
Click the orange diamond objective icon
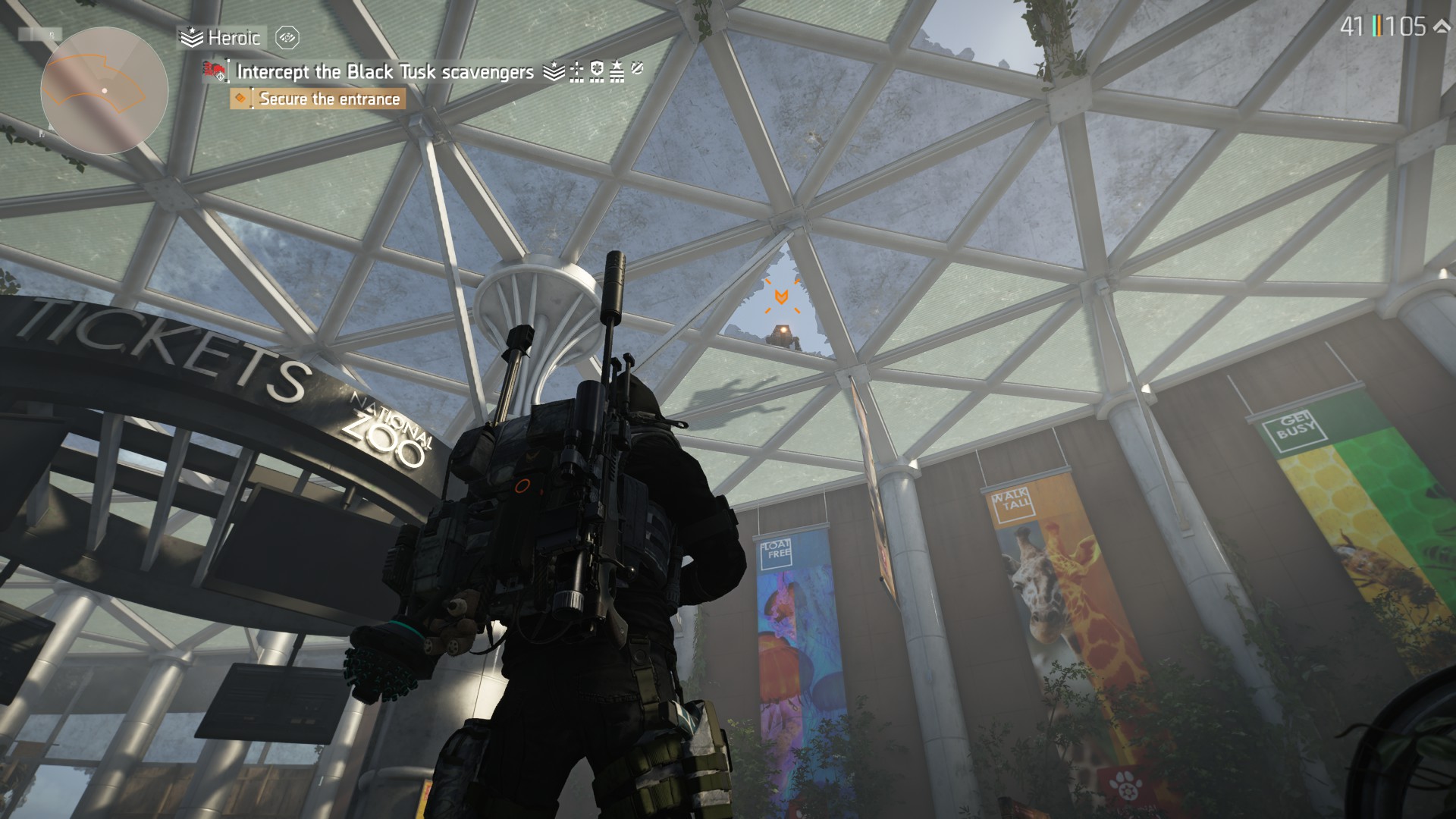click(241, 99)
